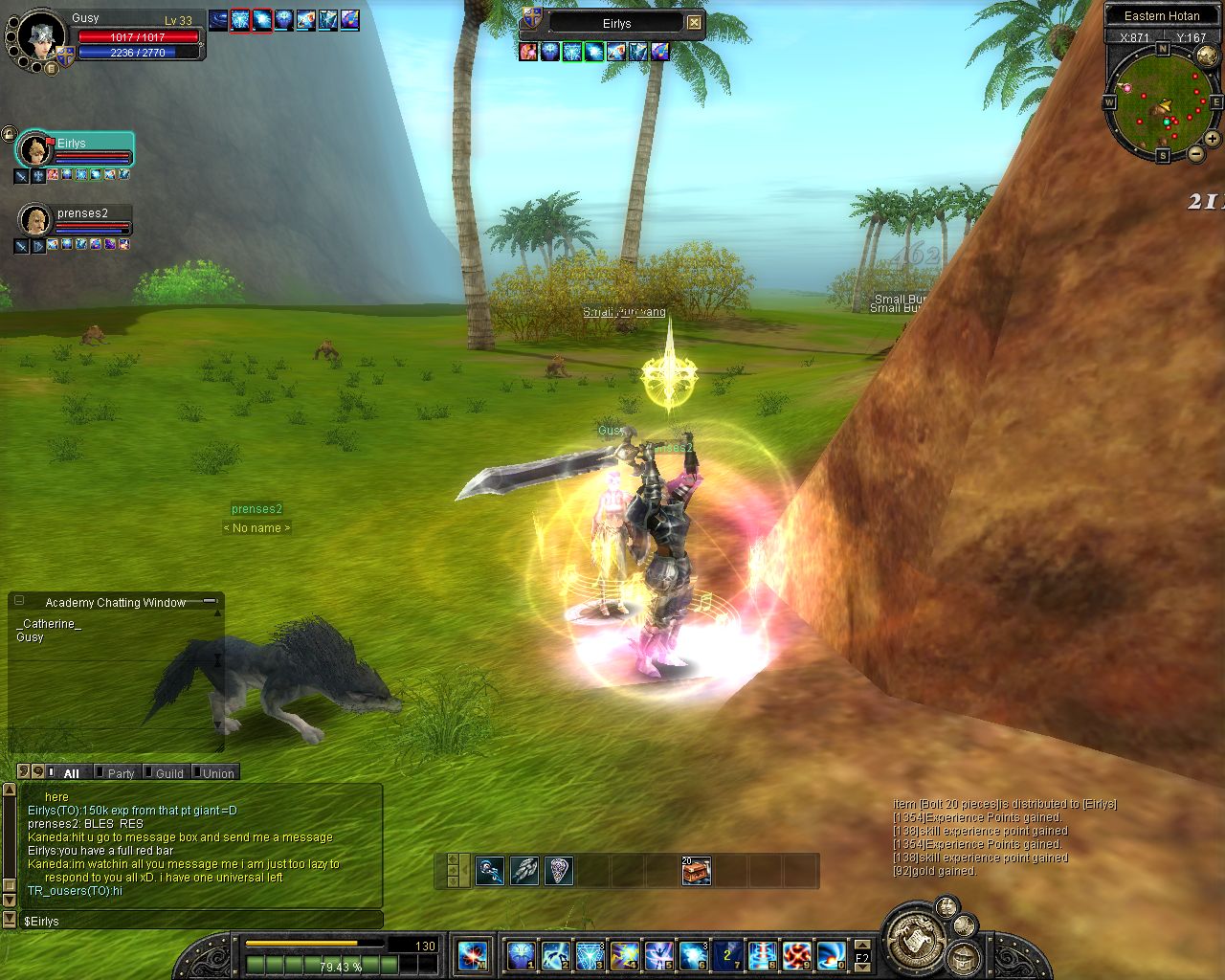Minimize the Academy Chatting Window
Image resolution: width=1225 pixels, height=980 pixels.
(x=208, y=602)
